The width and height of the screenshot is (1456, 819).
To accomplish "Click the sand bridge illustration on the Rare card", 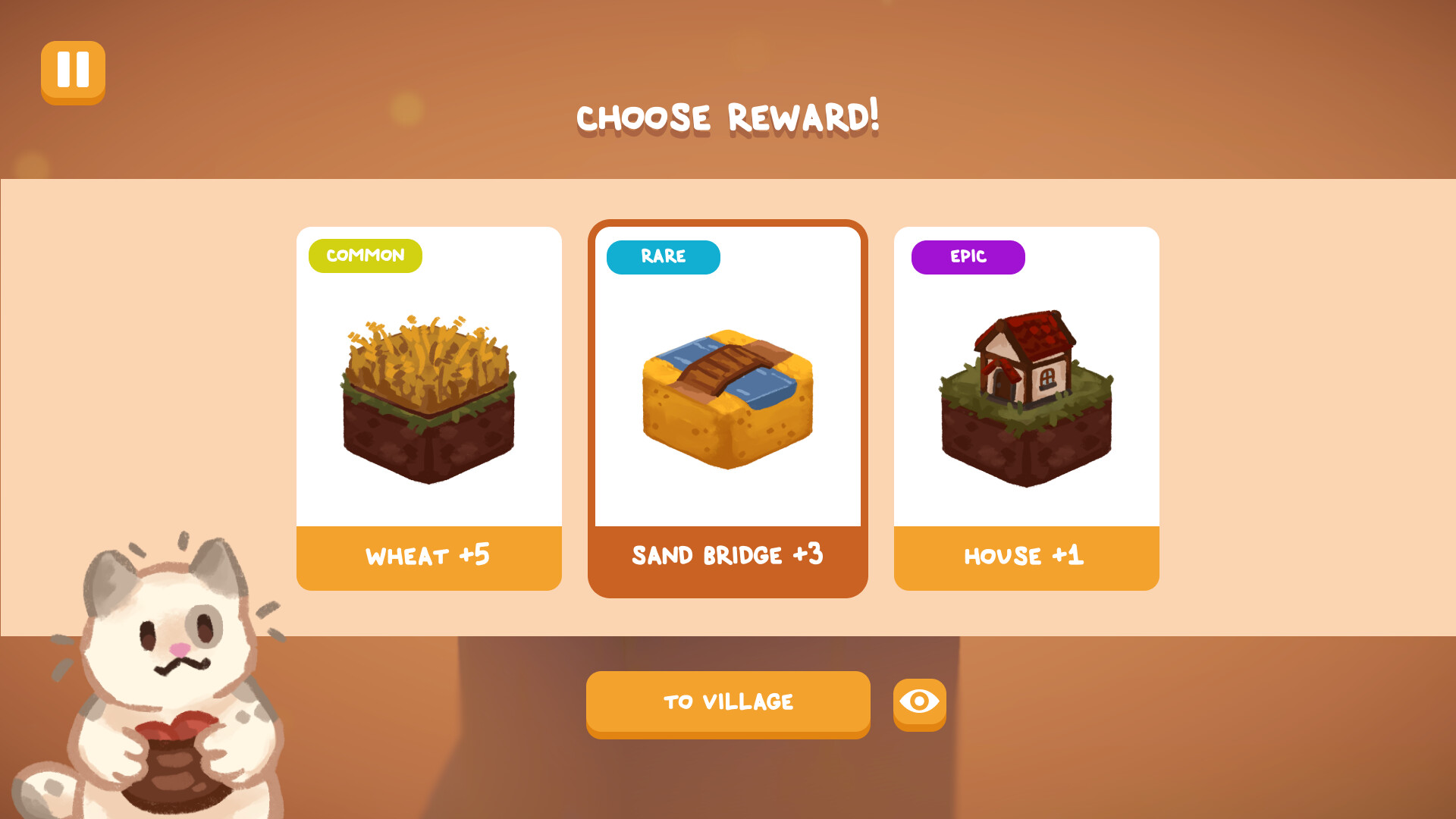I will [x=726, y=394].
